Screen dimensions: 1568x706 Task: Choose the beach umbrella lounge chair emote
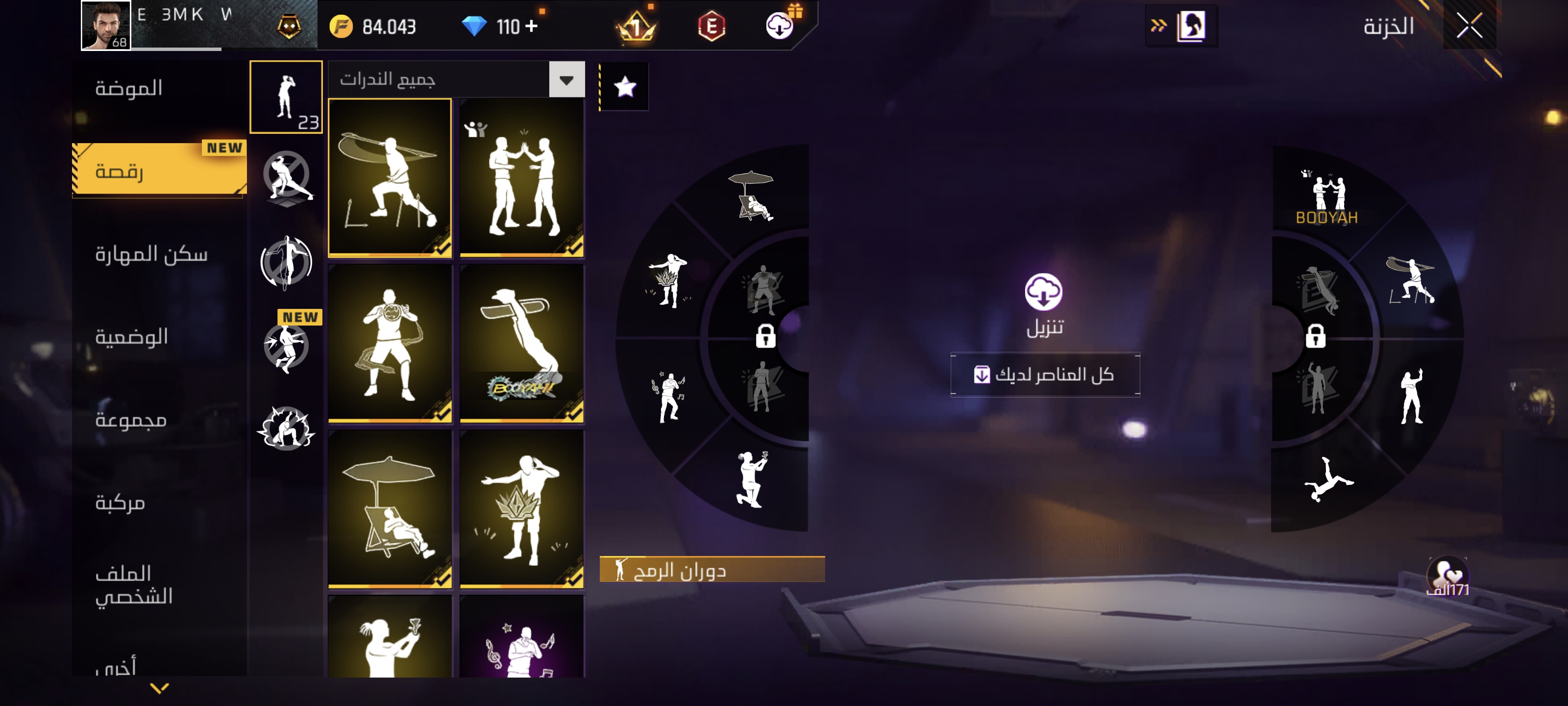[390, 508]
